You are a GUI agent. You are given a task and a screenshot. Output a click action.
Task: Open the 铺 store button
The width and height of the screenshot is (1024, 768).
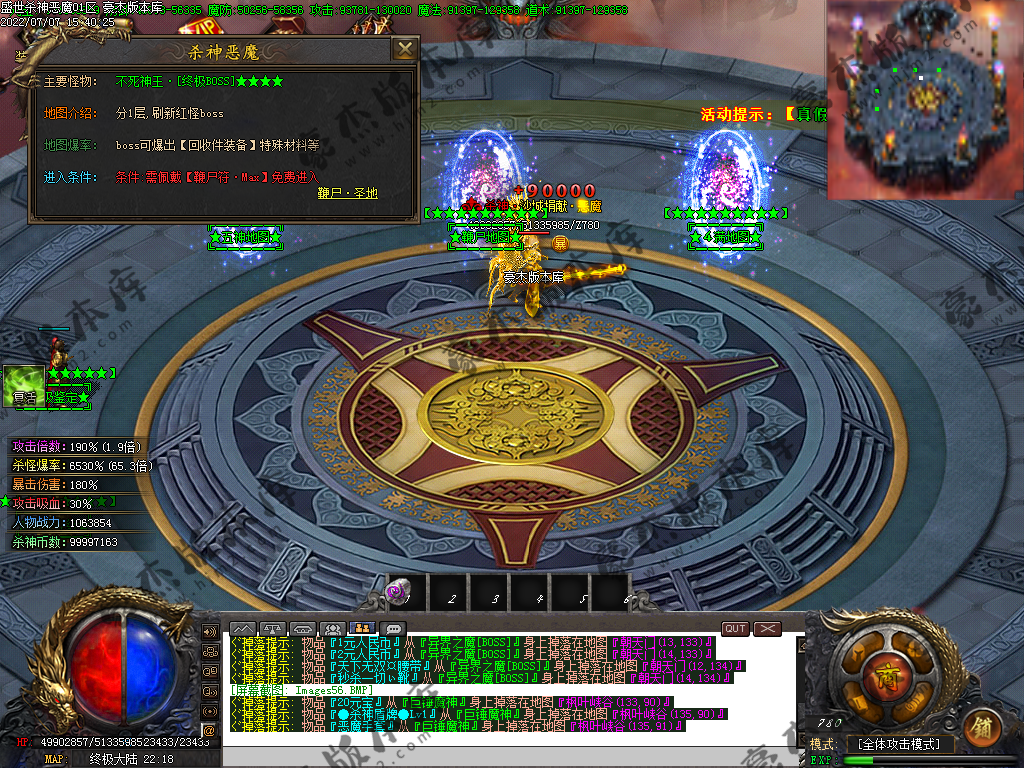pyautogui.click(x=980, y=726)
